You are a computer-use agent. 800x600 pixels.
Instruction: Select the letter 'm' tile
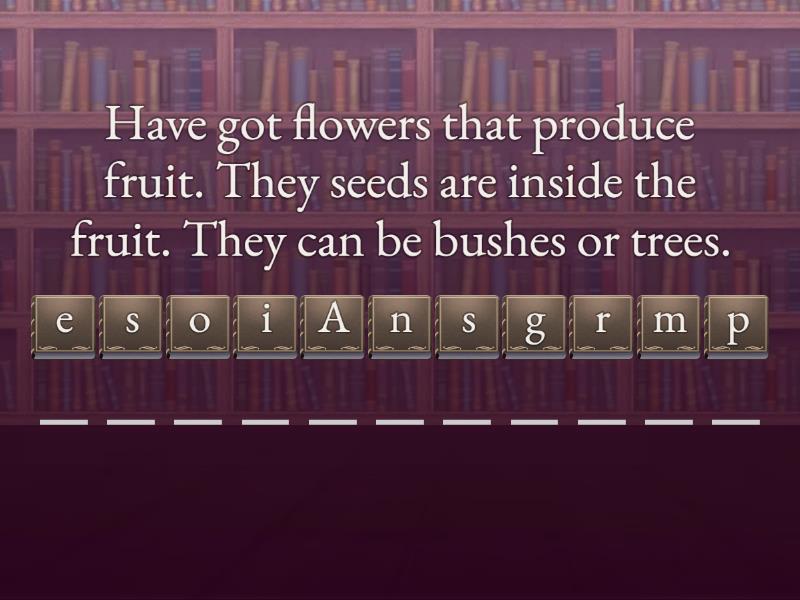[x=669, y=326]
